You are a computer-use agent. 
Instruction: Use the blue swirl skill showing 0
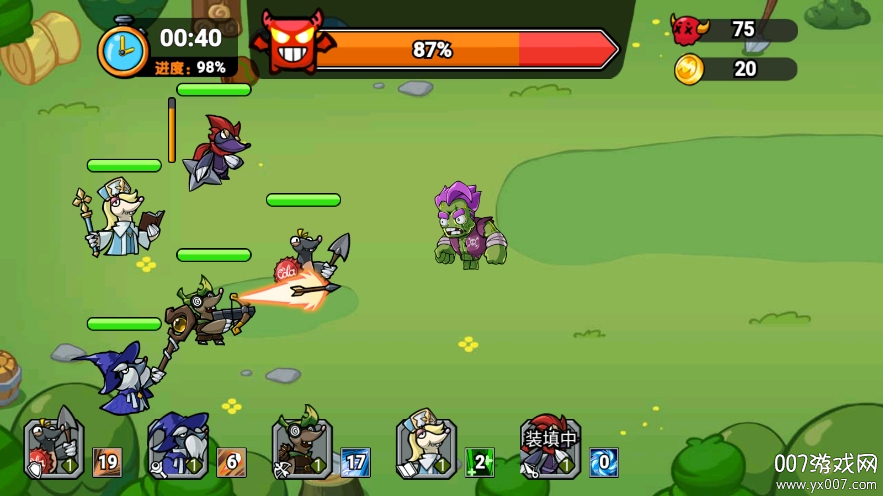[x=603, y=462]
